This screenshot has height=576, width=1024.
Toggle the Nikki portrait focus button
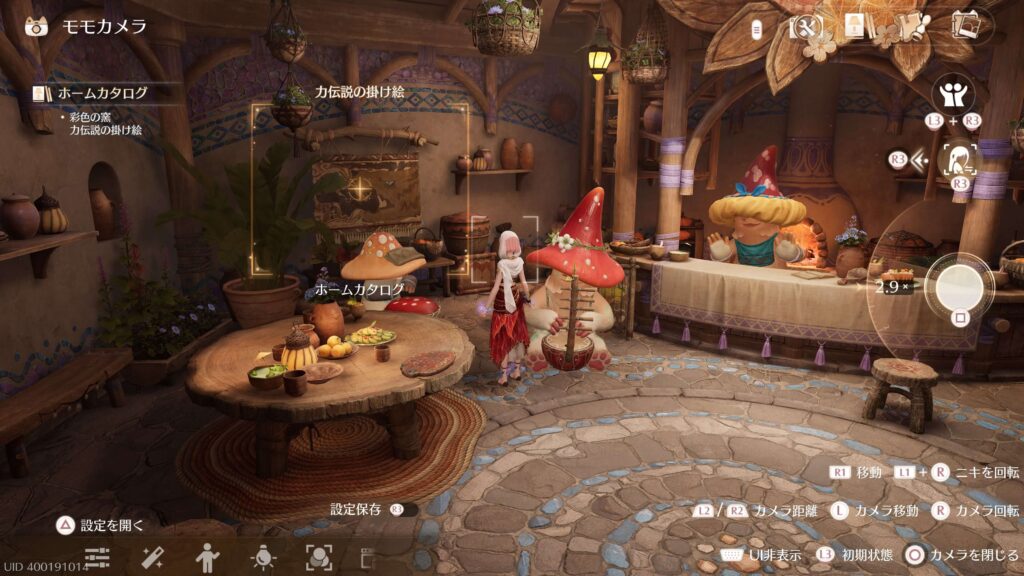960,158
